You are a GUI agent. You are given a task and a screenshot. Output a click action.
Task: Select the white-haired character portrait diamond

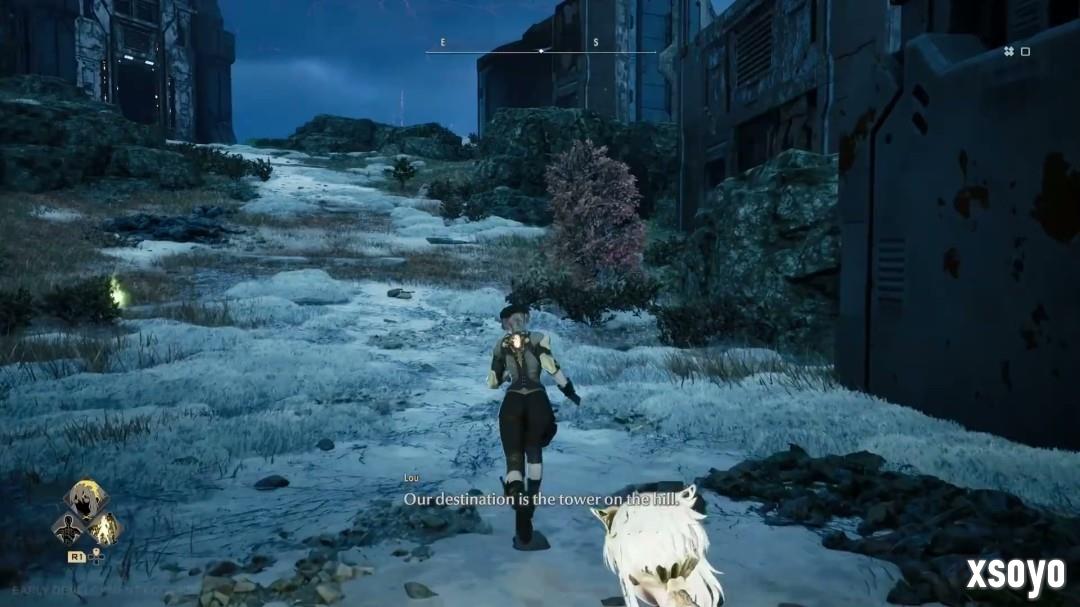pyautogui.click(x=85, y=500)
